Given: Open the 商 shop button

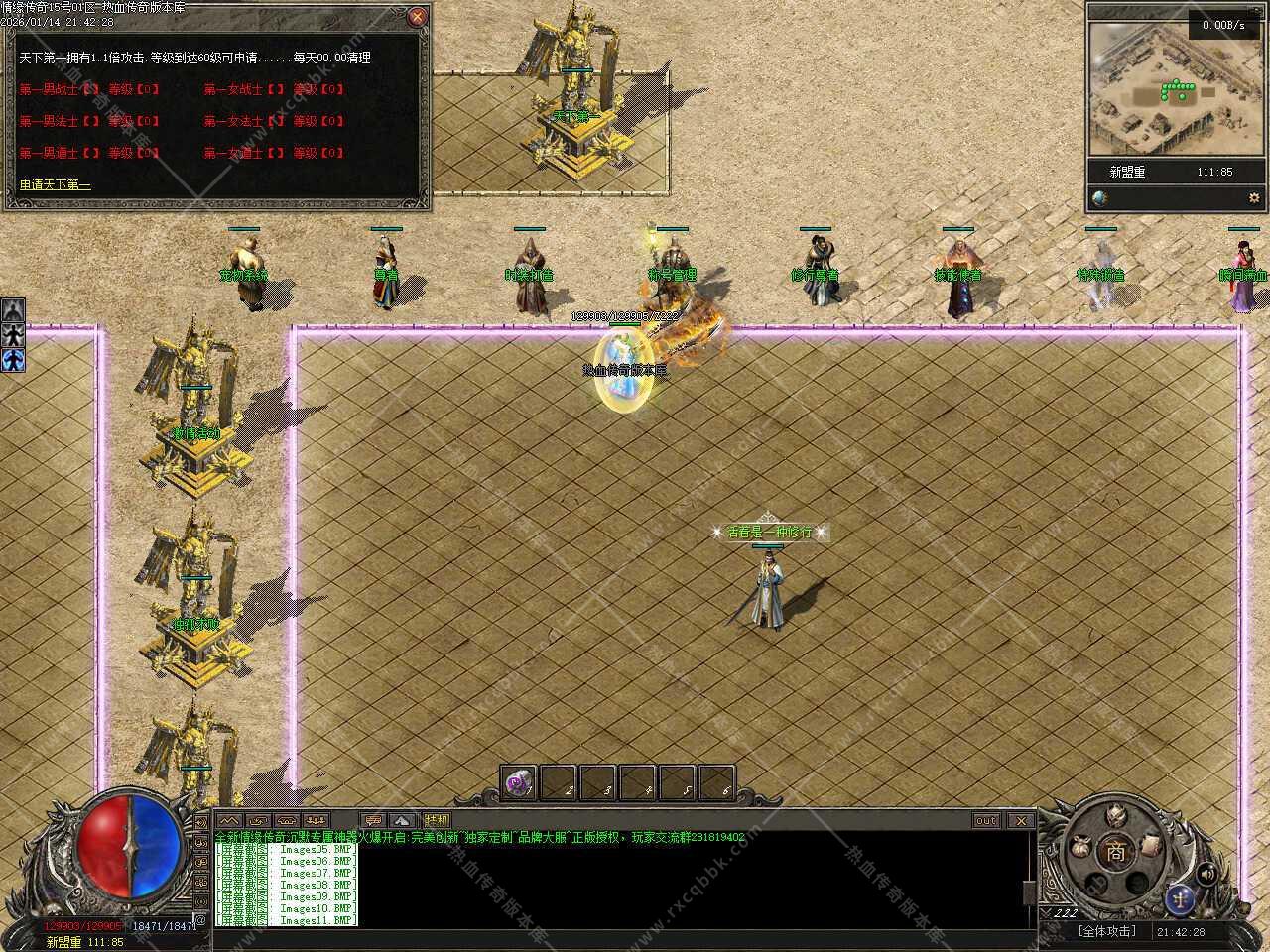Looking at the screenshot, I should [x=1117, y=851].
